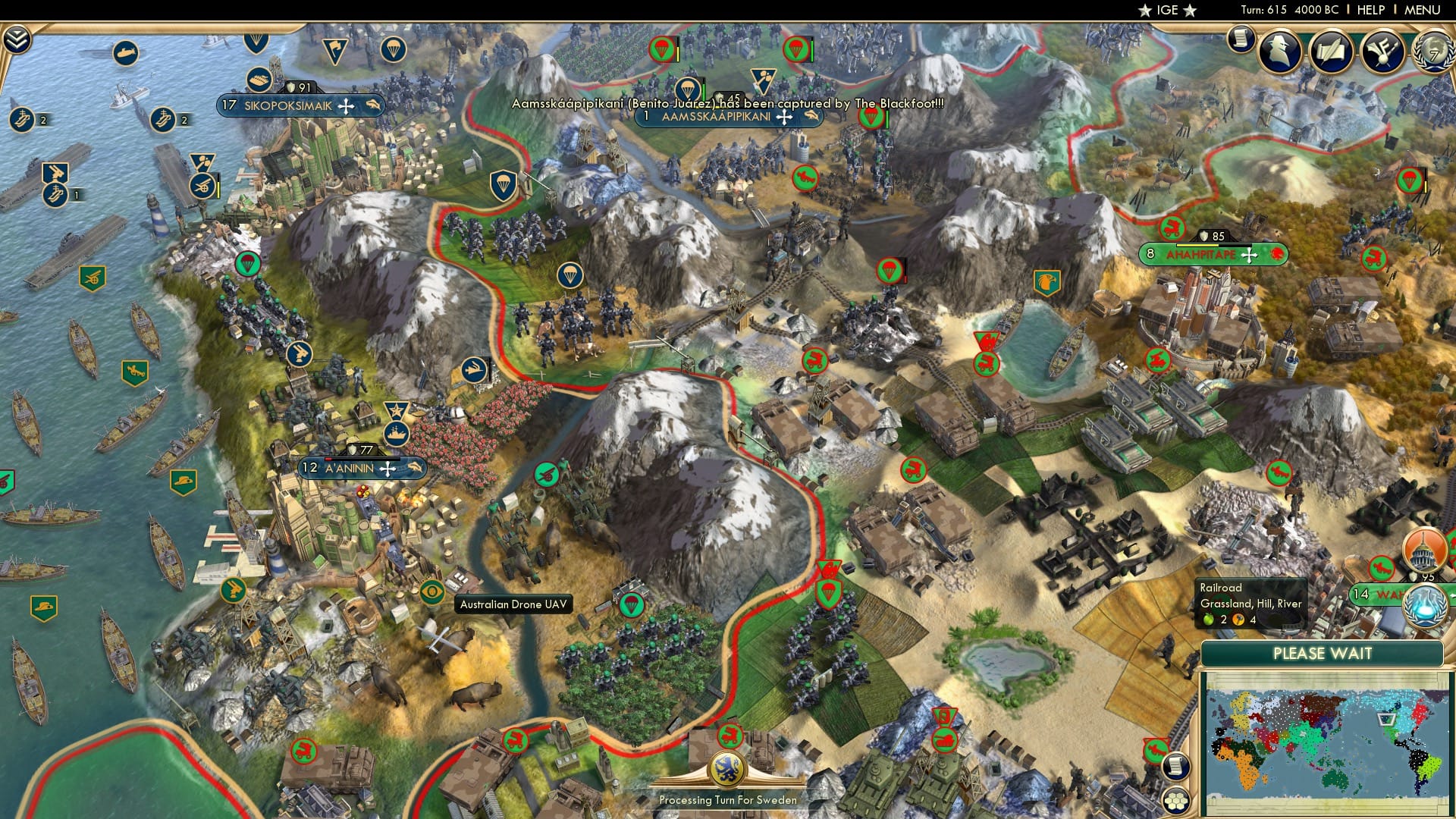Open the Social Policies scroll-and-quill icon
This screenshot has height=819, width=1456.
tap(1332, 52)
